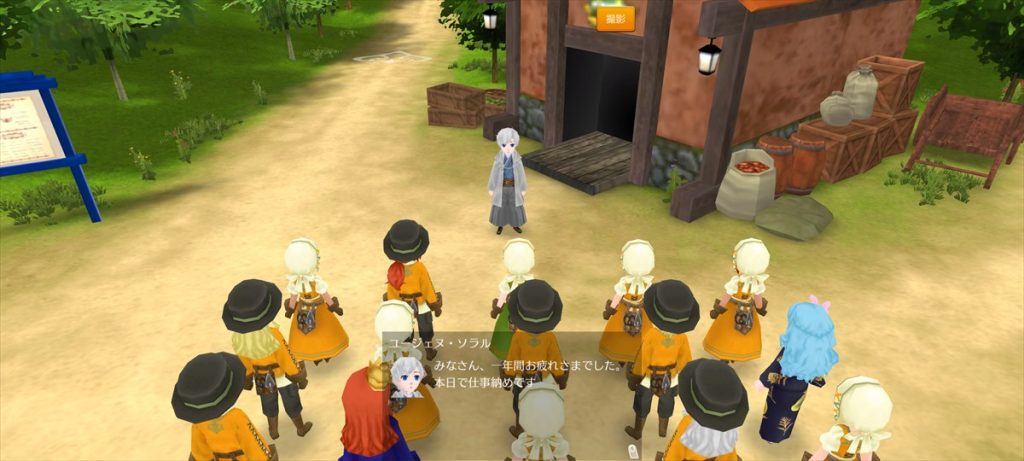
Task: Tap the orange 撮影 photo button
Action: click(615, 20)
